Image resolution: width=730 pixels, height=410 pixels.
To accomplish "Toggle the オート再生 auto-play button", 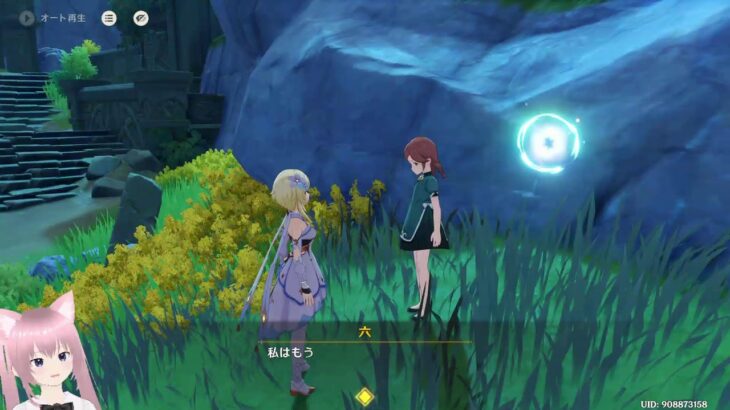I will point(26,18).
